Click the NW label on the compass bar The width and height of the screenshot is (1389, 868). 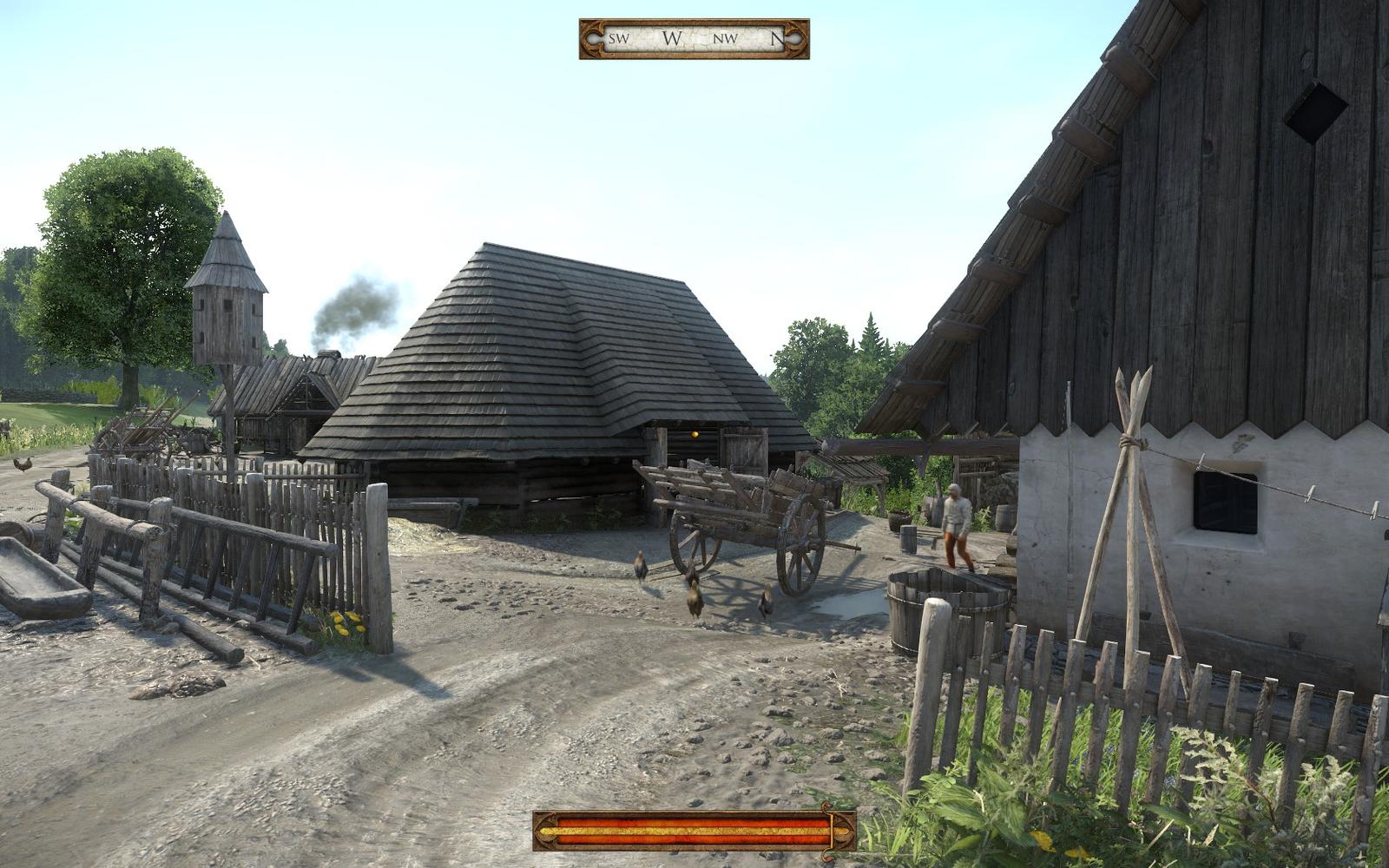[726, 37]
